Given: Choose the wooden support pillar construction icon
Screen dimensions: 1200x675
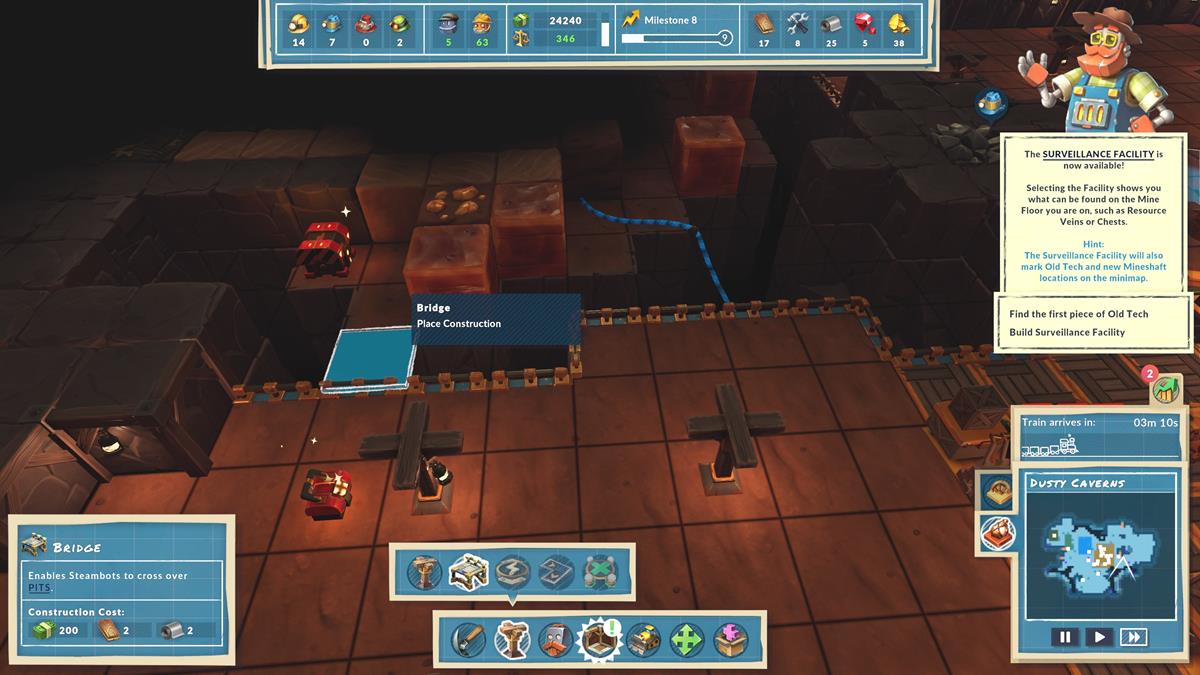Looking at the screenshot, I should tap(425, 573).
